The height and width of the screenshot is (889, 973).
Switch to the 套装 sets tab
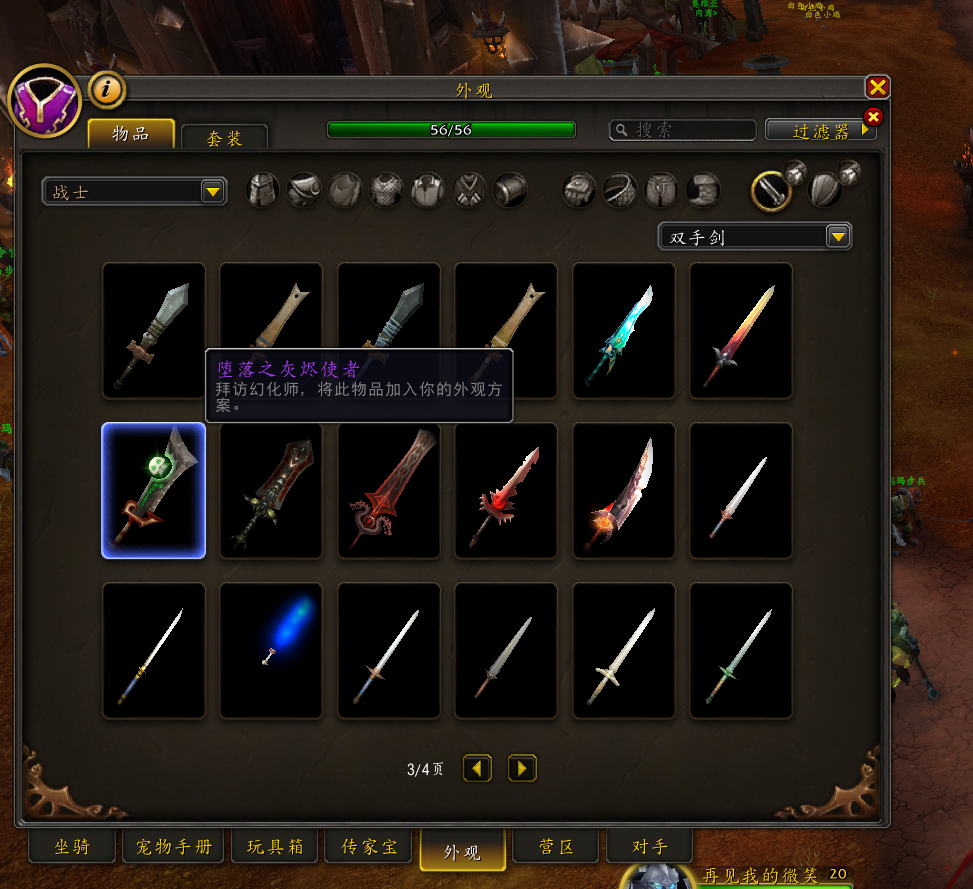pos(224,138)
